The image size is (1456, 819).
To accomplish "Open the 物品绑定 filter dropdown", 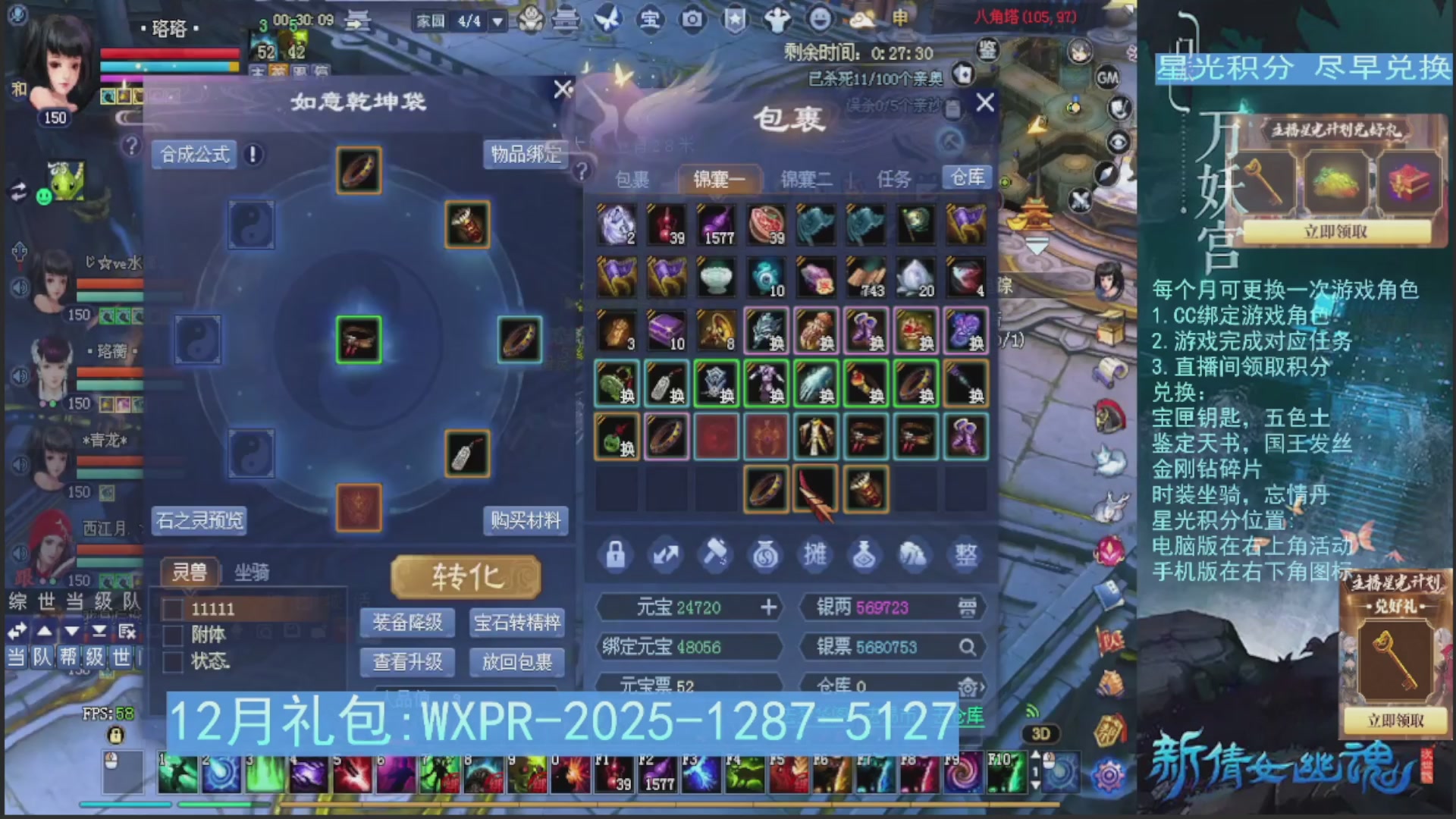I will (x=526, y=155).
